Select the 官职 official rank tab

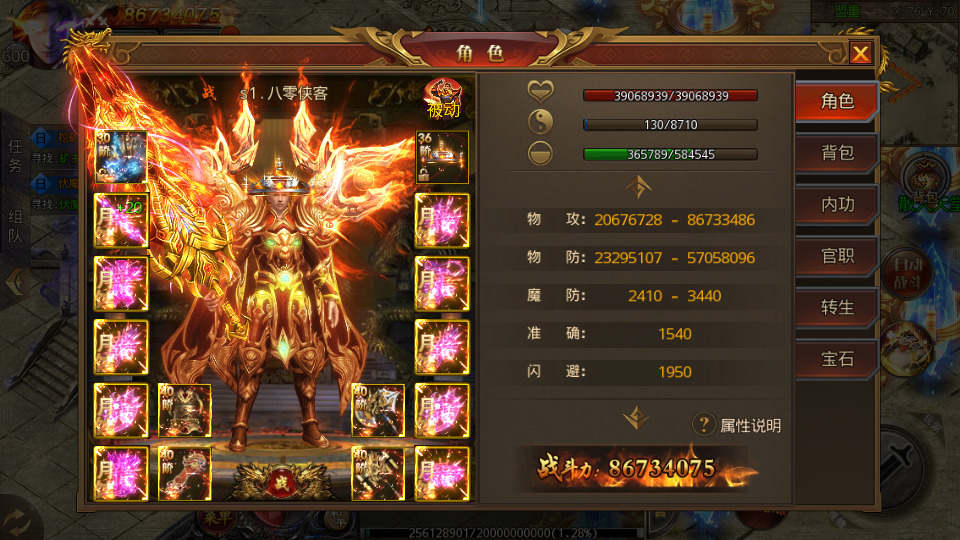pos(837,255)
